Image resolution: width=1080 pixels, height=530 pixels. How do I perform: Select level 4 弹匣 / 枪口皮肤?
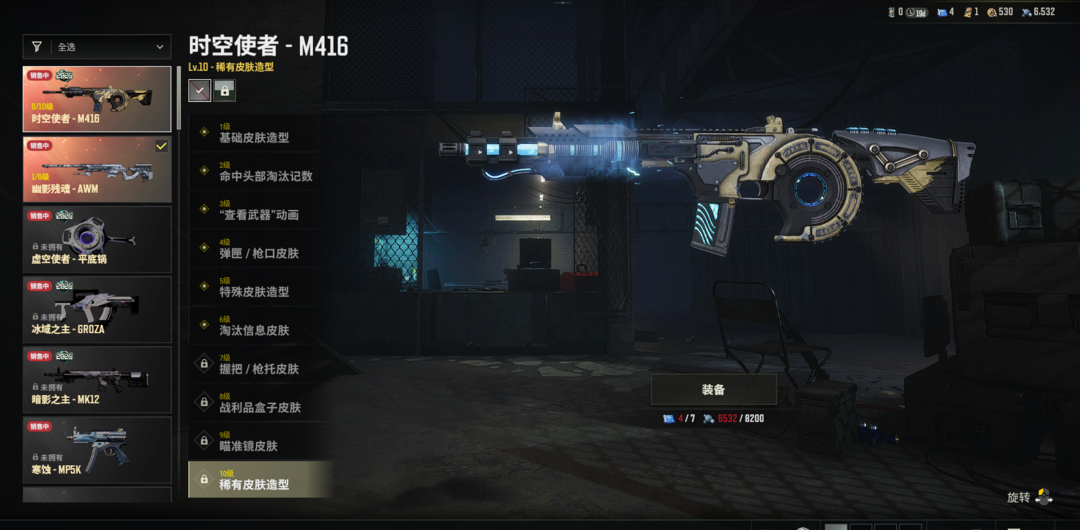260,249
